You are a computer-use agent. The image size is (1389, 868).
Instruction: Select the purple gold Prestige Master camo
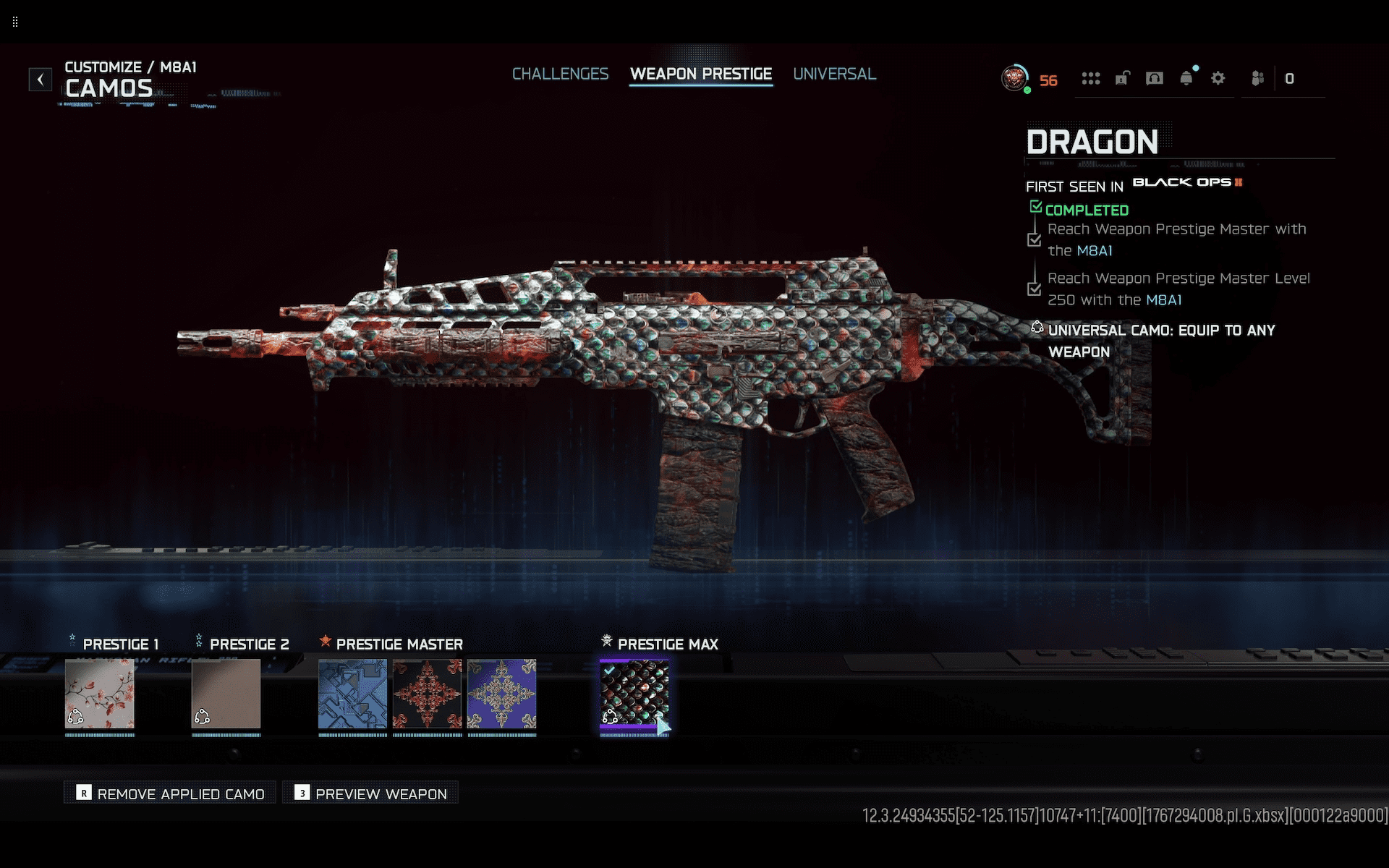tap(502, 693)
